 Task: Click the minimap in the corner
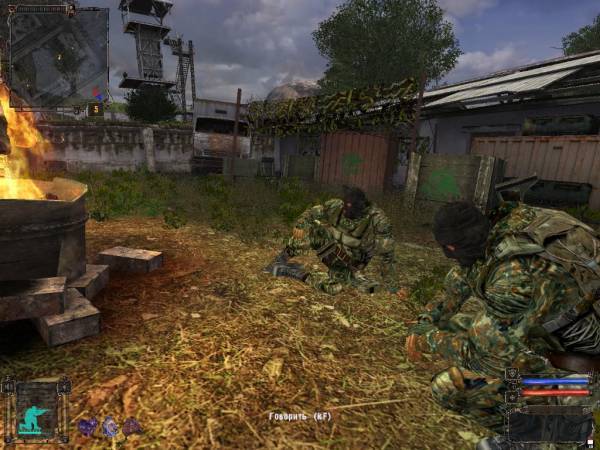tap(57, 56)
